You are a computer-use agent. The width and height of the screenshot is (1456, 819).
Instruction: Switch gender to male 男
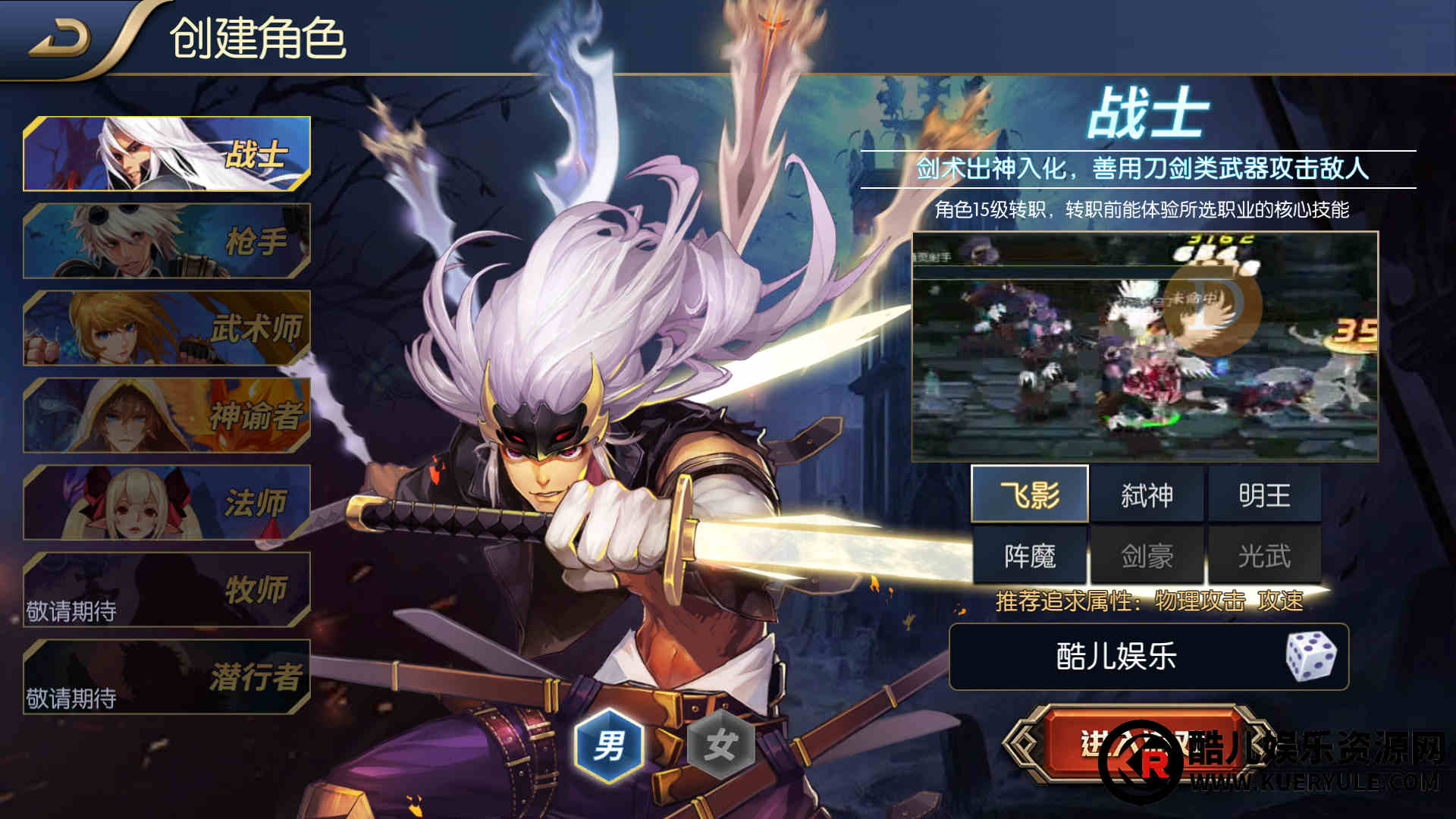point(609,745)
